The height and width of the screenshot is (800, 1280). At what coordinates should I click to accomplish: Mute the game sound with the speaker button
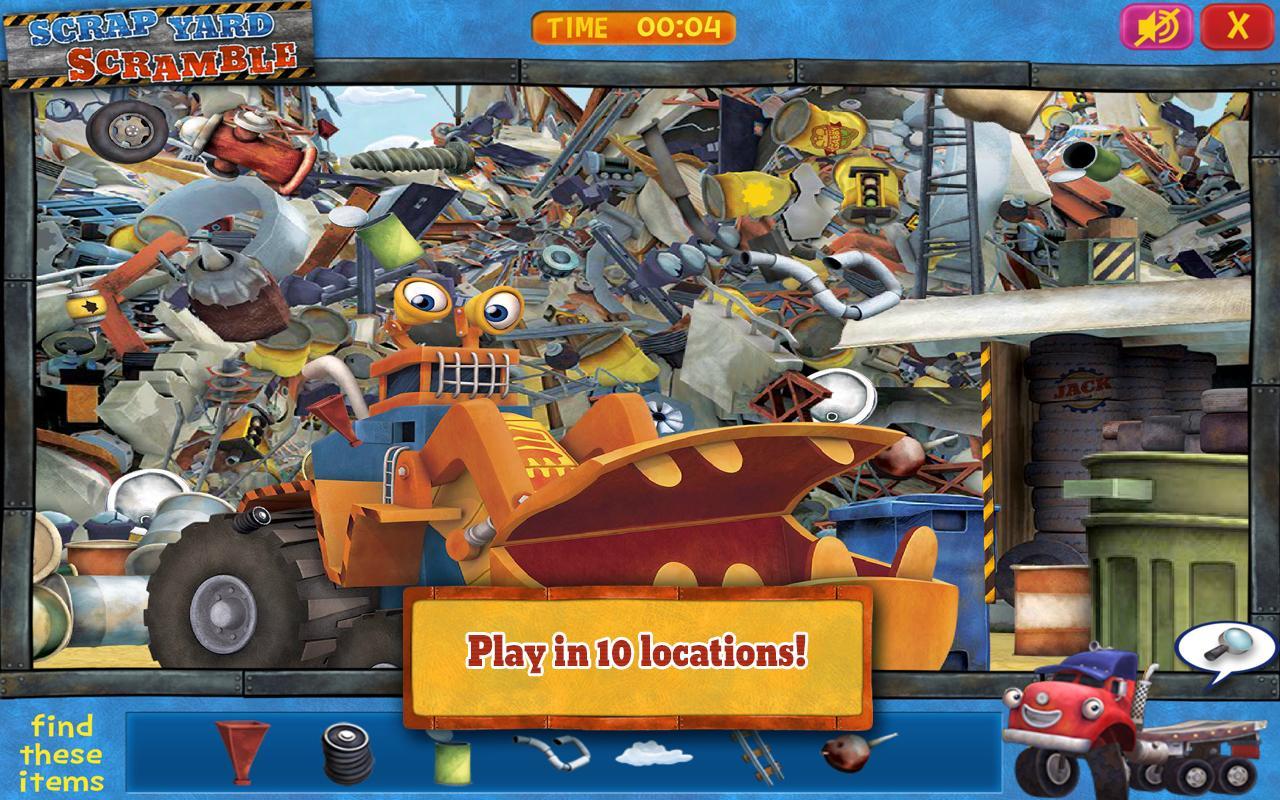point(1153,27)
